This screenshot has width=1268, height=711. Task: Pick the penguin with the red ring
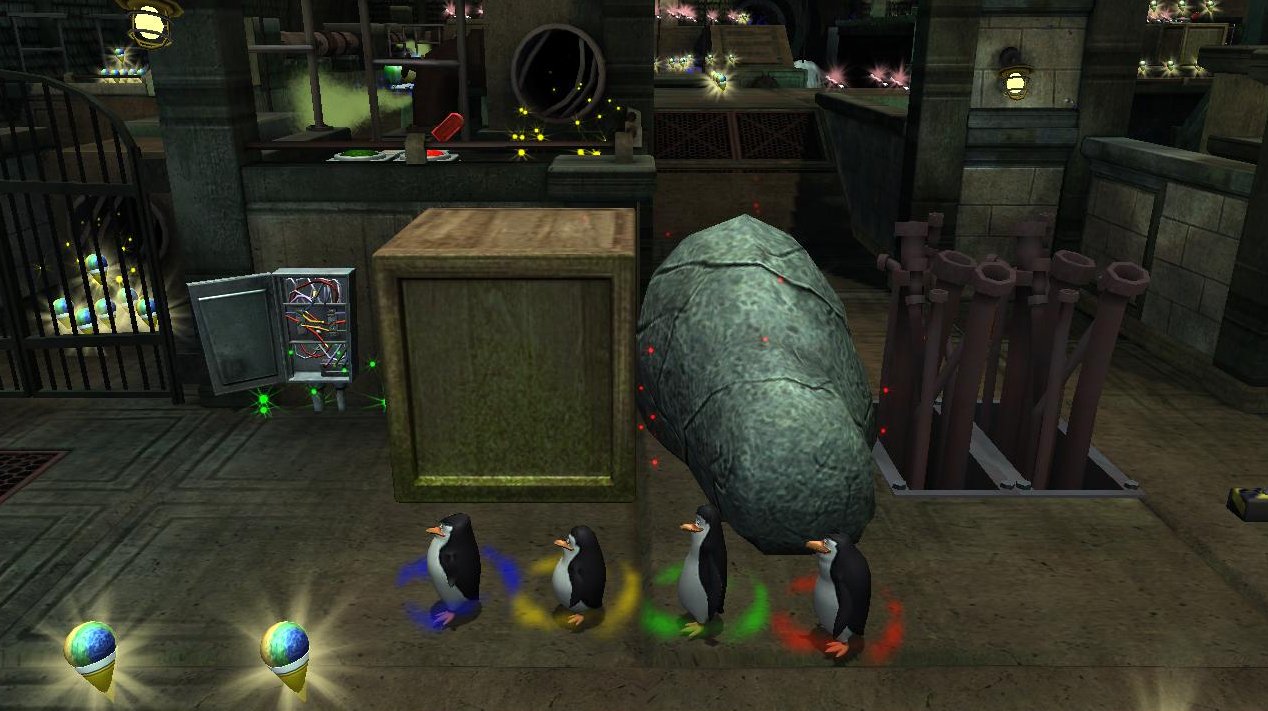click(x=840, y=594)
